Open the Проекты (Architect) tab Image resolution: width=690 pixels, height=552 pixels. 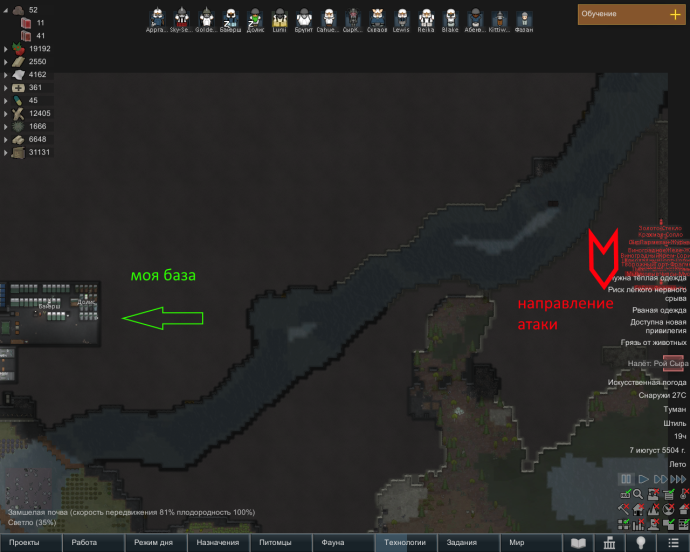[31, 542]
